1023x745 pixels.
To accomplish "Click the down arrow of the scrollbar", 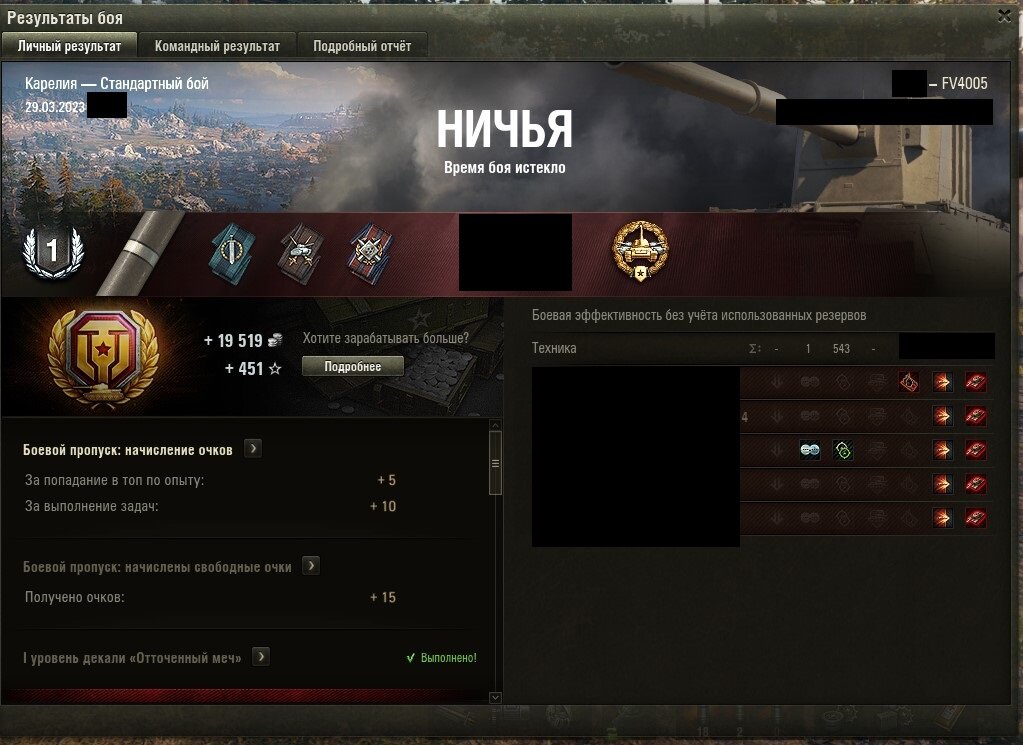I will (494, 696).
